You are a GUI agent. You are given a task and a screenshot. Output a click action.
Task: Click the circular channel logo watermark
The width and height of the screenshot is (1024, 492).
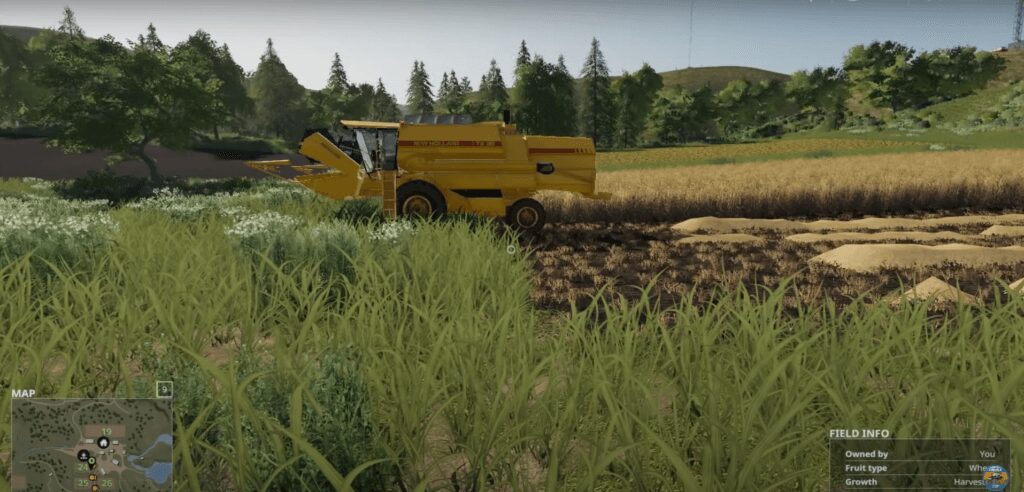[x=994, y=477]
